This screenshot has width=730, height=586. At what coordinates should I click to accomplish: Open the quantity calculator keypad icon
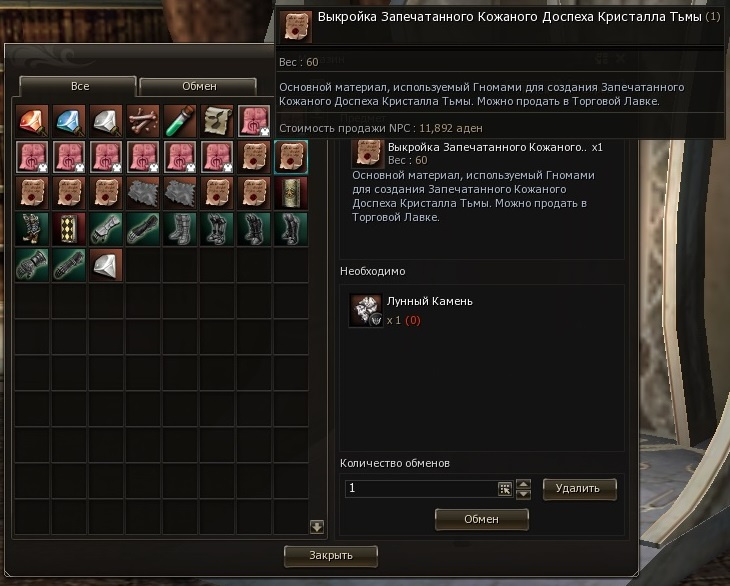point(505,489)
